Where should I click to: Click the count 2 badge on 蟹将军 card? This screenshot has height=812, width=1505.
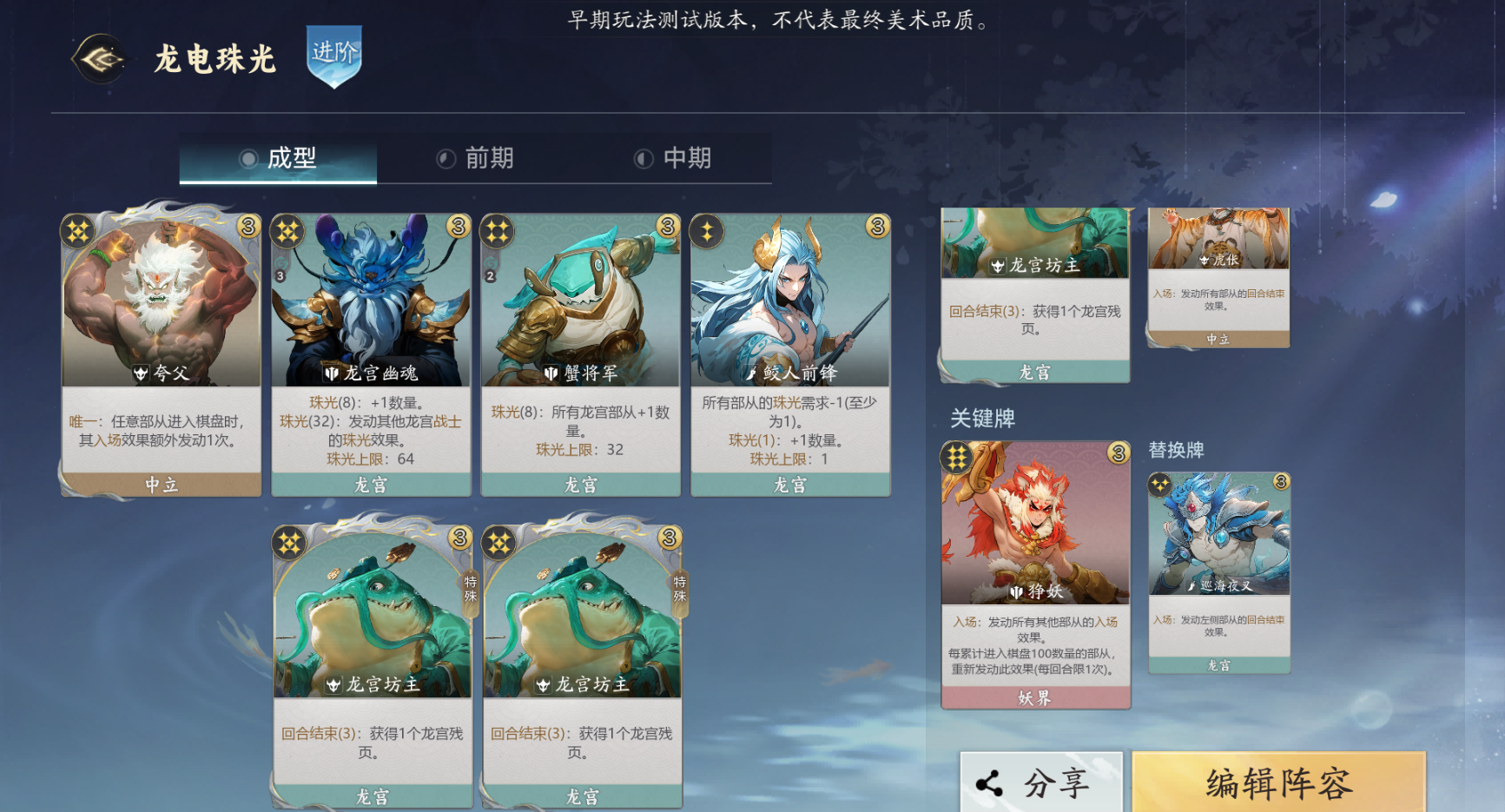pyautogui.click(x=489, y=274)
